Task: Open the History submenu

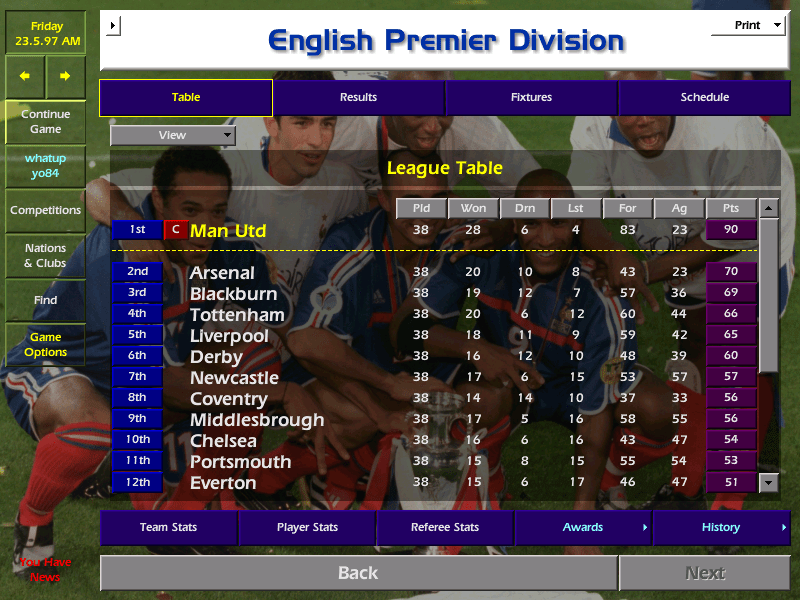Action: pos(721,527)
